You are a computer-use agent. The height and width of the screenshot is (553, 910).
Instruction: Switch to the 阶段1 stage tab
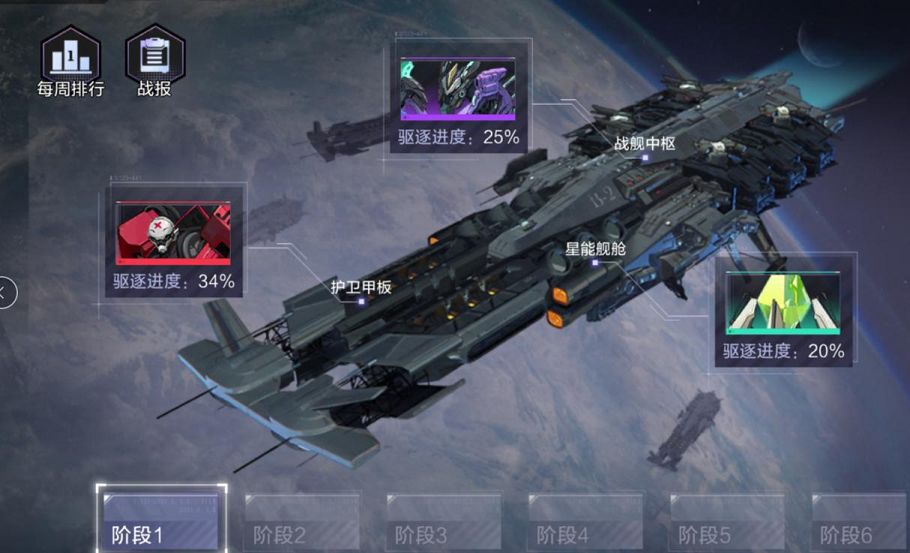click(x=161, y=520)
